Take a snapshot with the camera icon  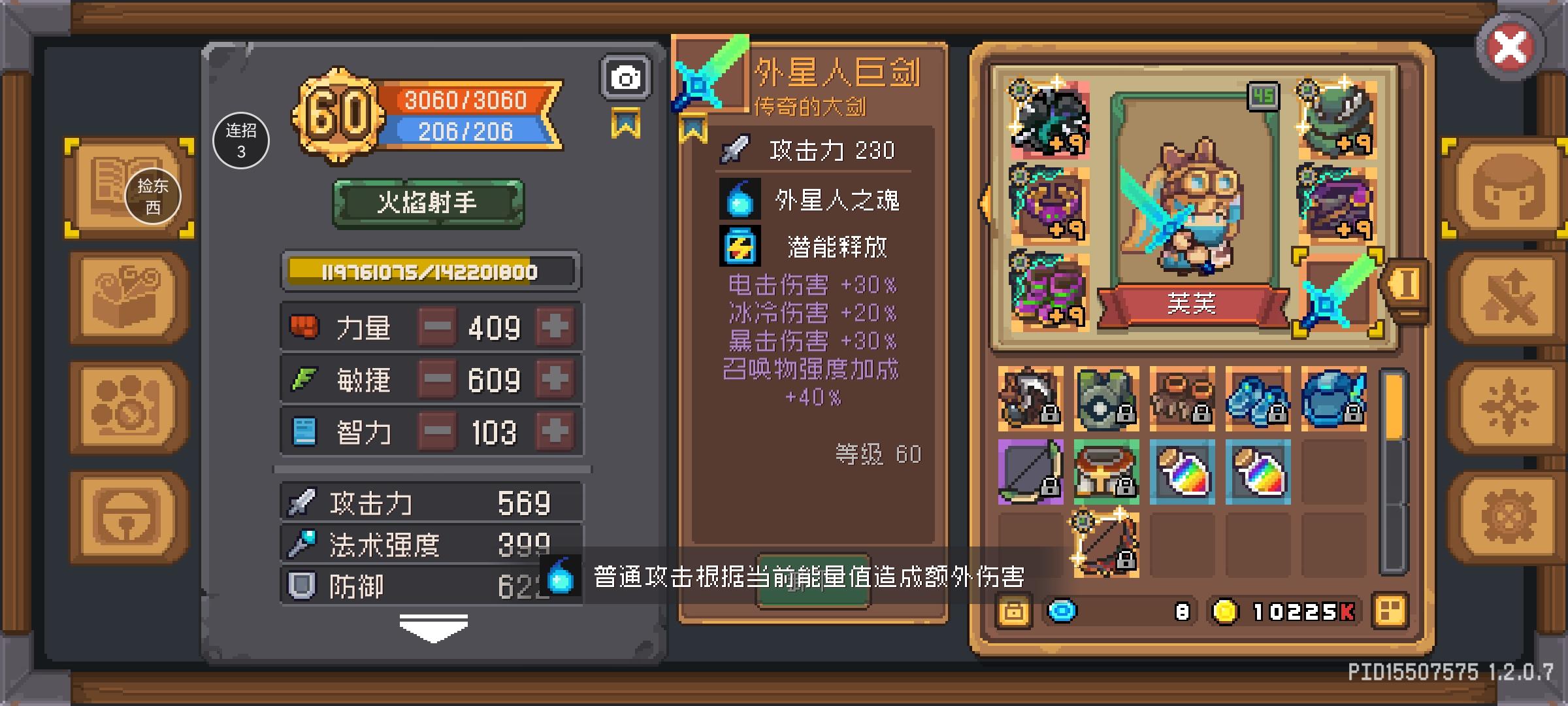[626, 76]
